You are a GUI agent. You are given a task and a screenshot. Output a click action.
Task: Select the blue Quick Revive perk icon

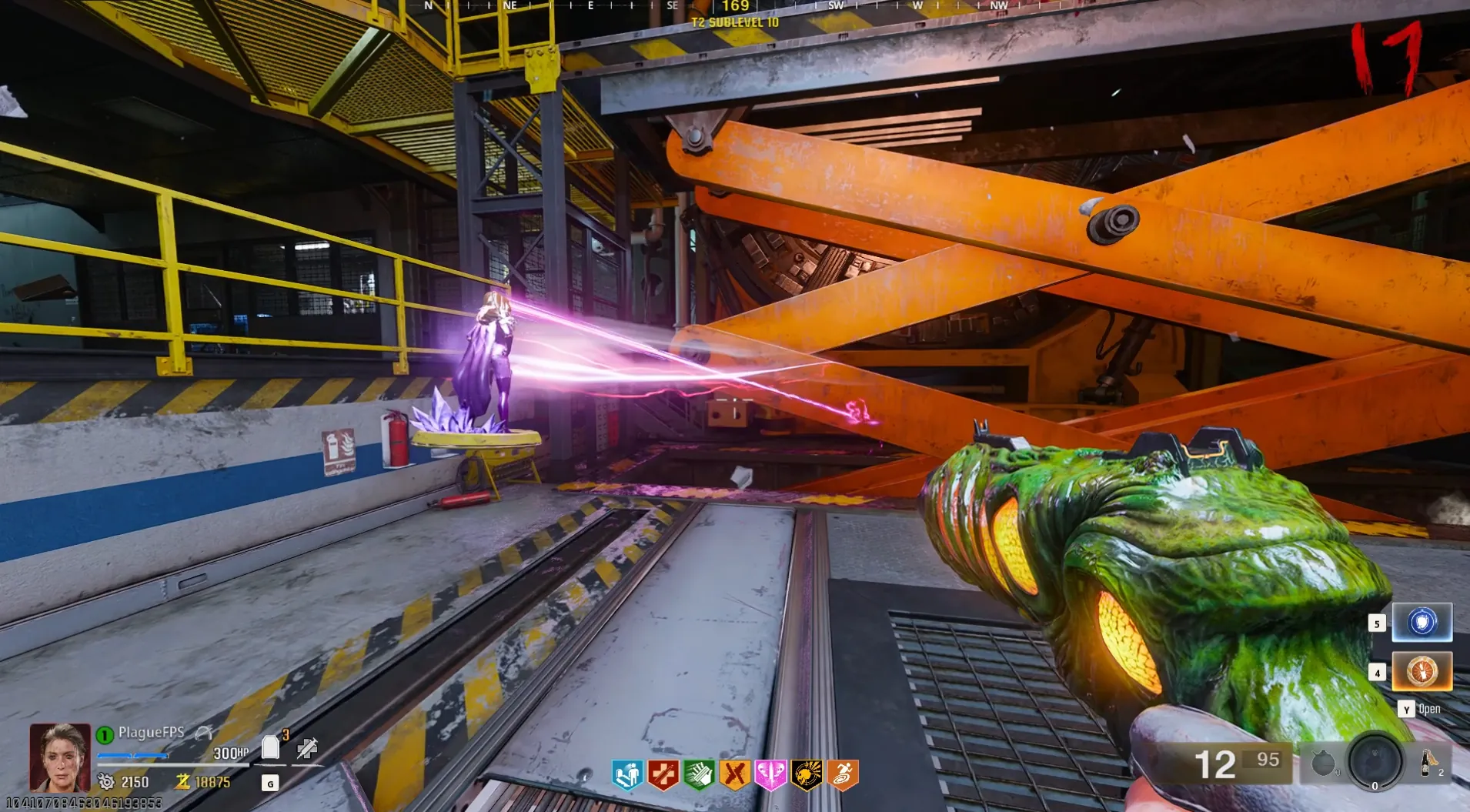(x=627, y=774)
